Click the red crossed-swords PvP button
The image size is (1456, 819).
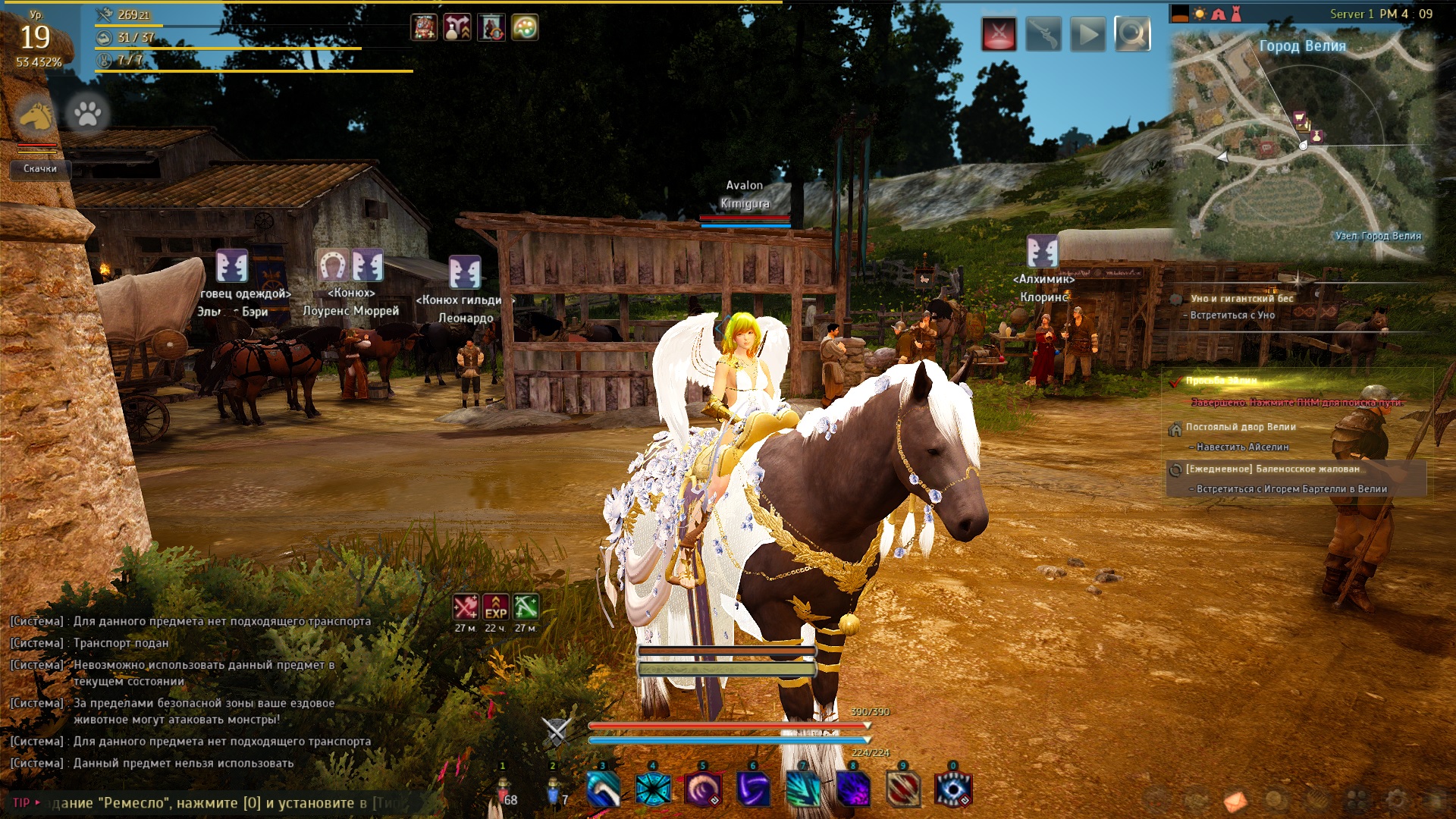pos(999,34)
